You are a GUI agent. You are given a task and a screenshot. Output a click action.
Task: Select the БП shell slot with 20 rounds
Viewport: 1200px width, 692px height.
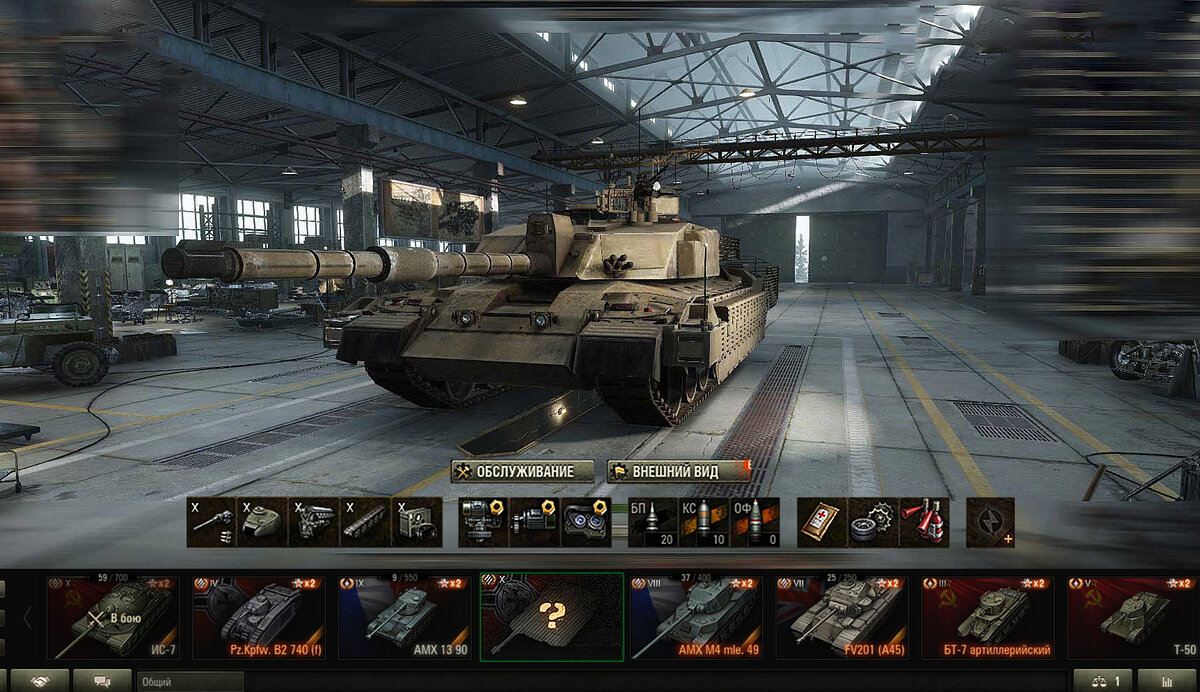(653, 522)
